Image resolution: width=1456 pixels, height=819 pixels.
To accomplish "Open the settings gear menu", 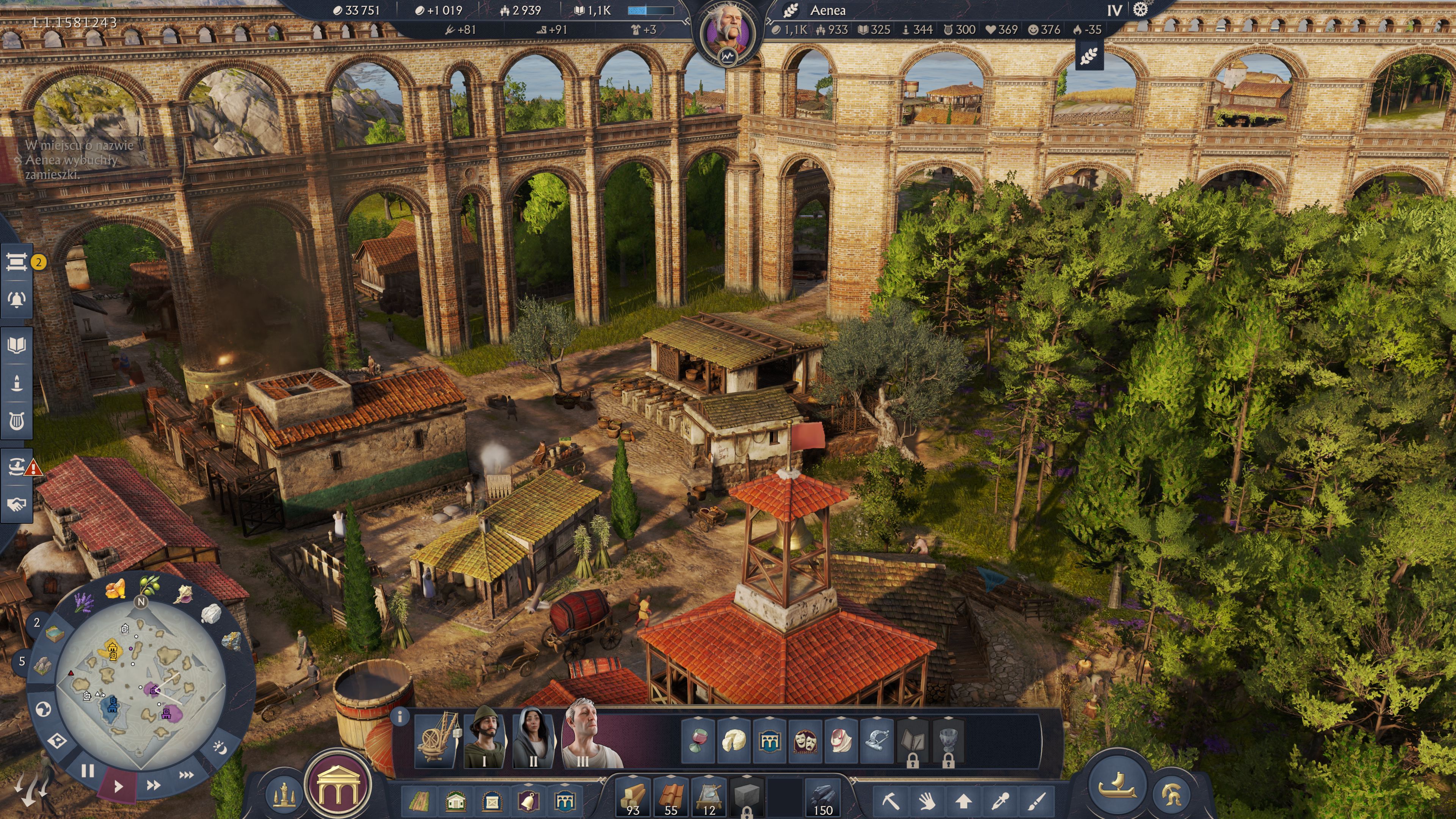I will click(x=1141, y=9).
